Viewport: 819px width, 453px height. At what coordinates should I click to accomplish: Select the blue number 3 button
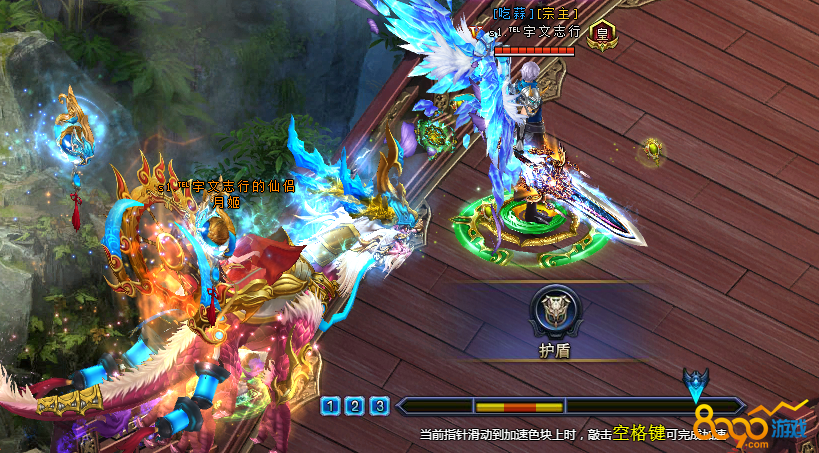(379, 406)
